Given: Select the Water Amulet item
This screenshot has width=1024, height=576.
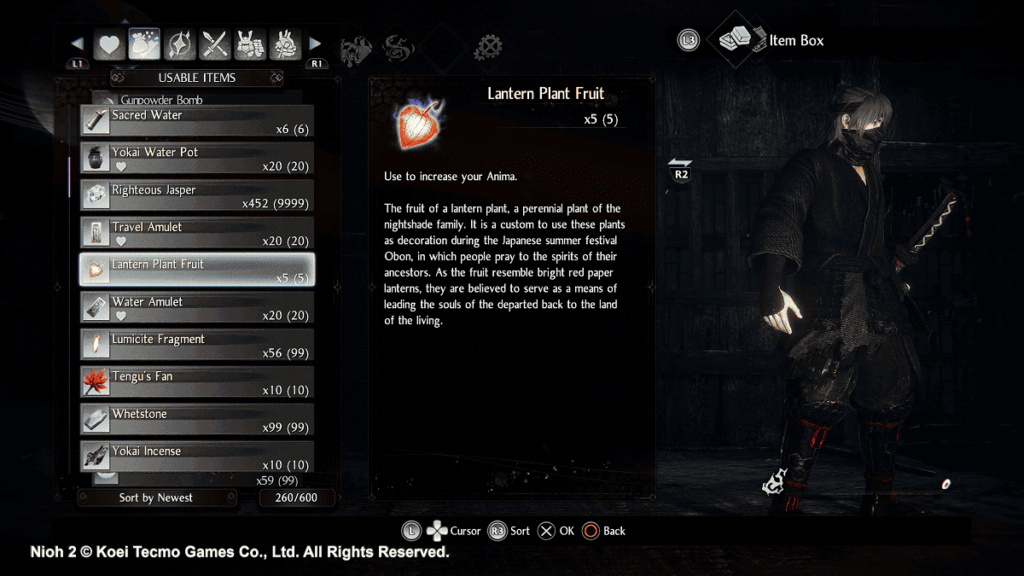Looking at the screenshot, I should (197, 308).
